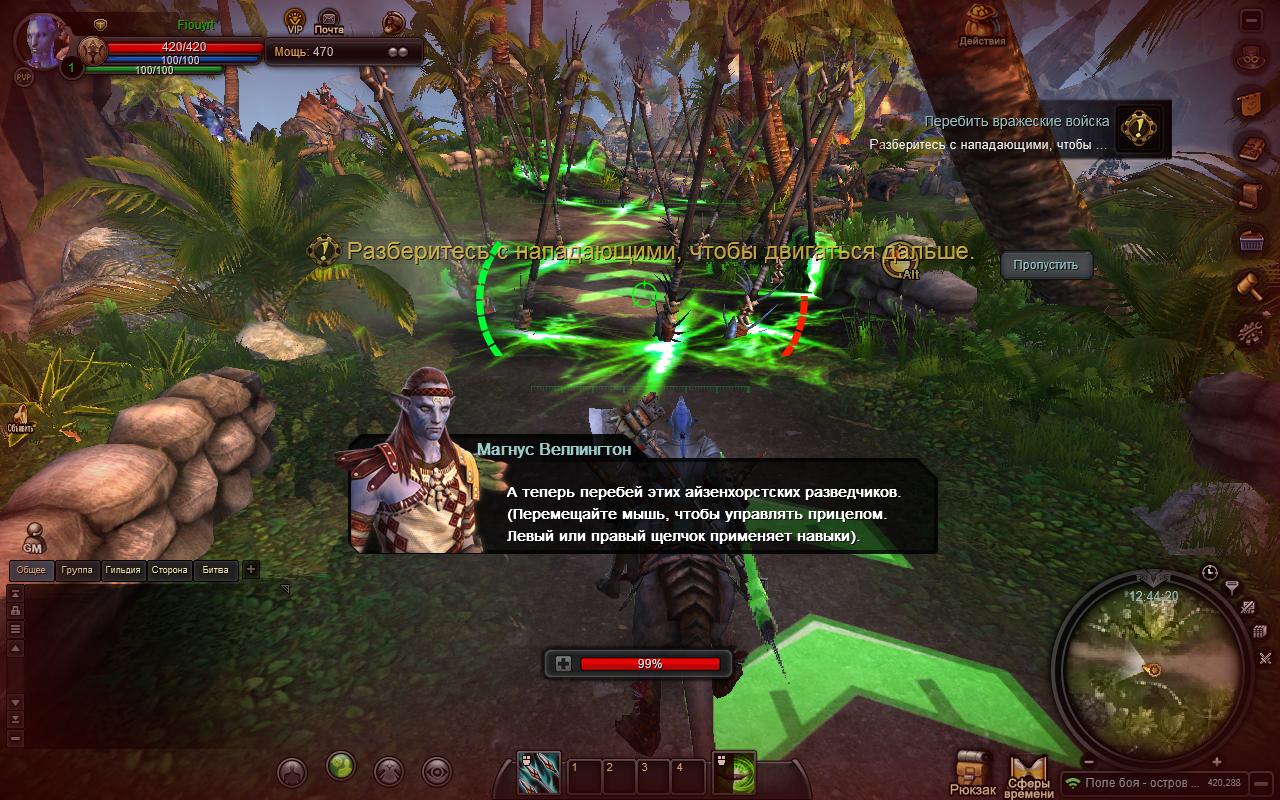
Task: Click the GM support icon
Action: (33, 538)
